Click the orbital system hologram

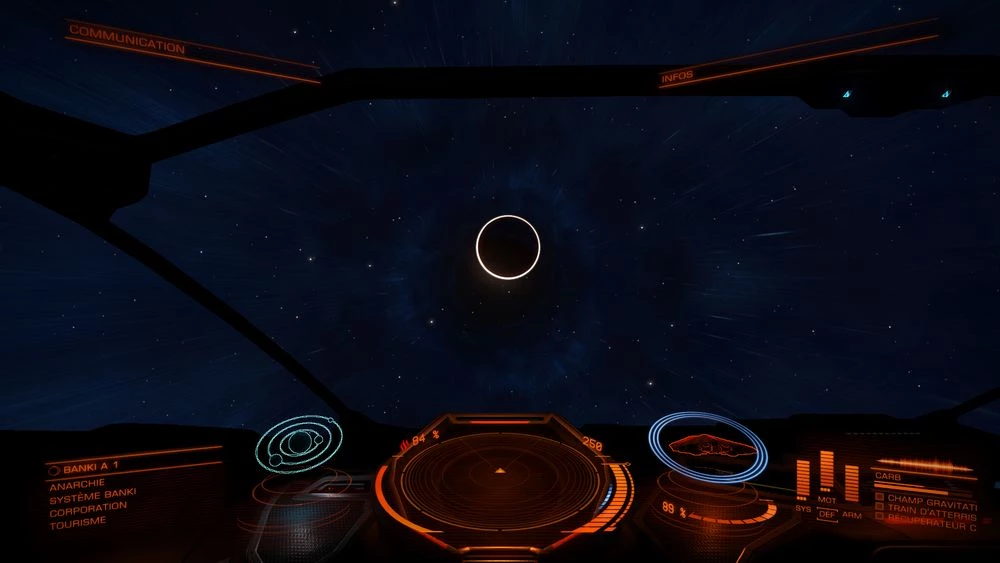[x=296, y=441]
